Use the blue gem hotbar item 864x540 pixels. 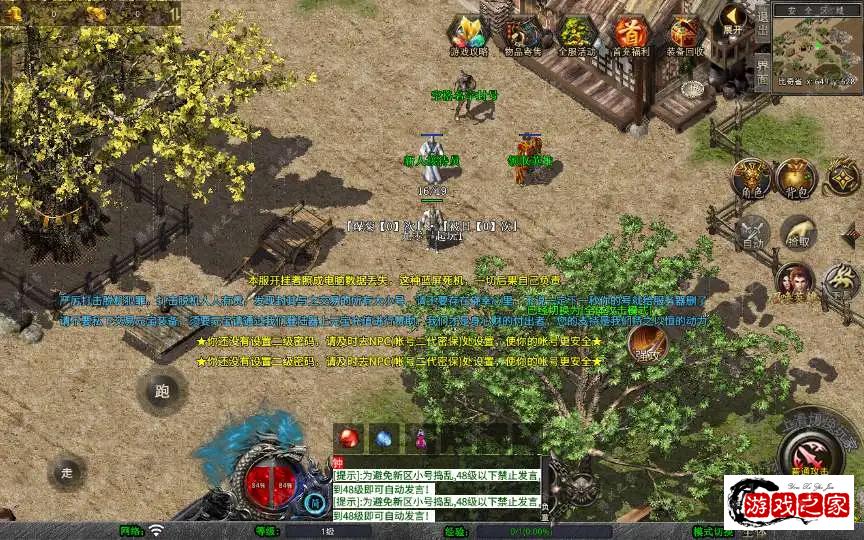384,437
